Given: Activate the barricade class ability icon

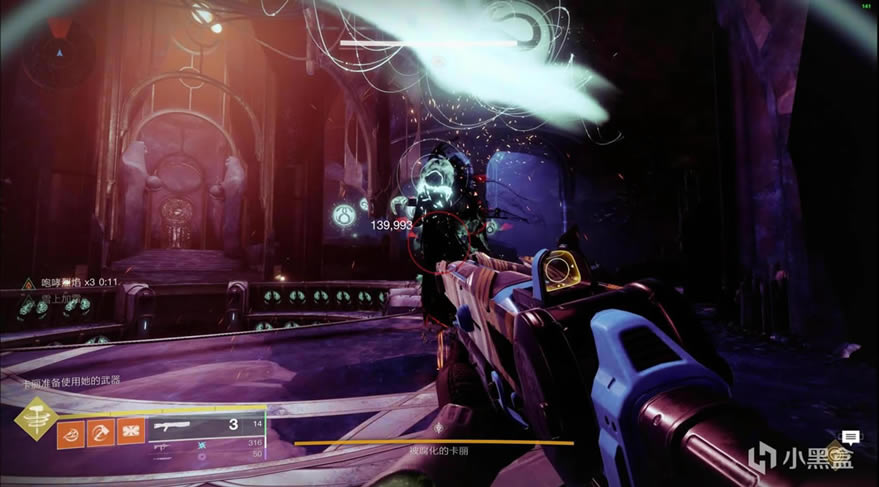Looking at the screenshot, I should click(130, 431).
